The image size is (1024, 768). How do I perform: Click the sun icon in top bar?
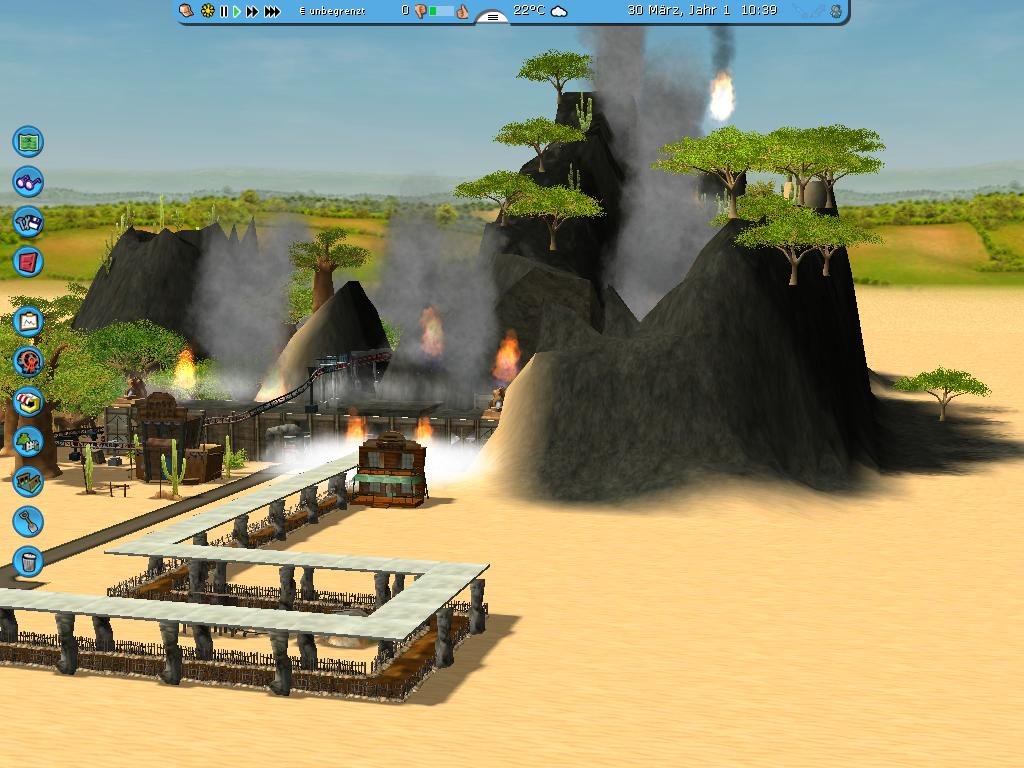pos(207,11)
